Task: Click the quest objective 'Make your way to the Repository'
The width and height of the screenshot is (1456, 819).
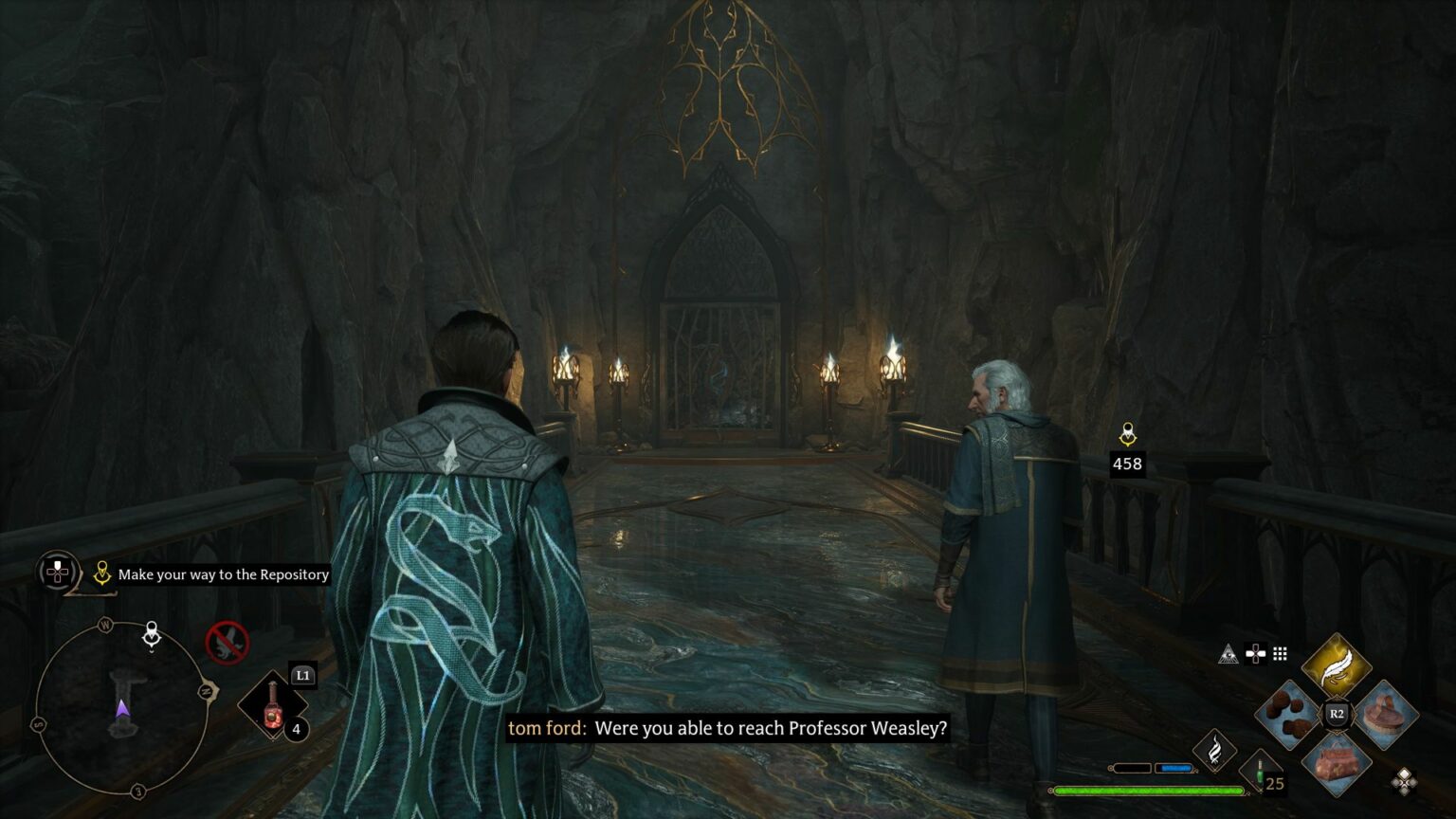Action: click(x=223, y=574)
